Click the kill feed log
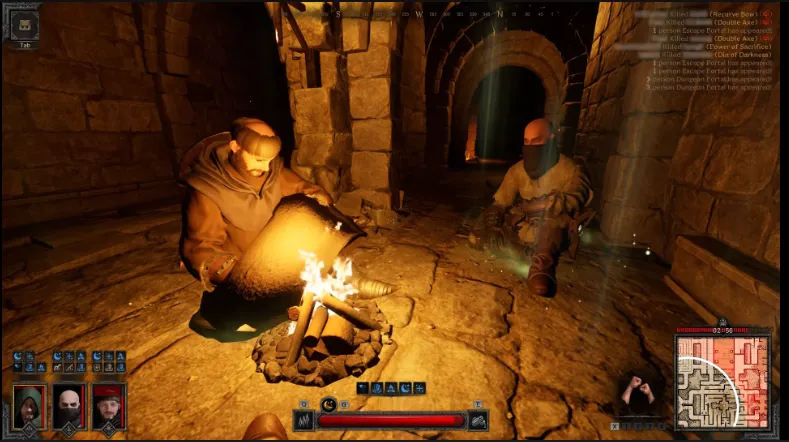789x442 pixels. tap(708, 52)
